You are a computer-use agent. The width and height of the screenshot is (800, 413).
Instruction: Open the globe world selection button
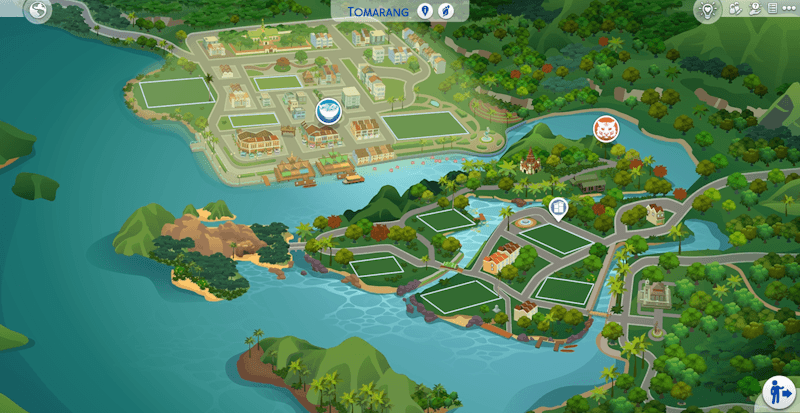38,11
